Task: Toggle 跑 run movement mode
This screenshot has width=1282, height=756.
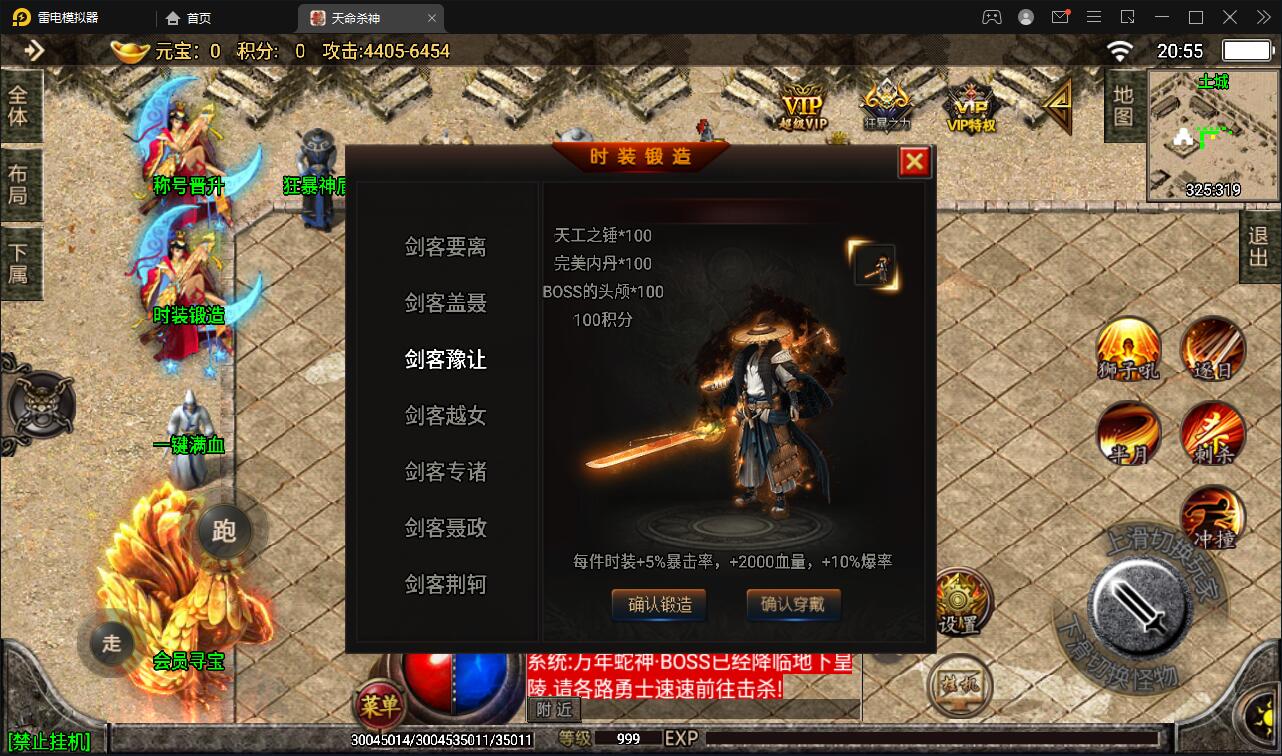Action: [x=224, y=531]
